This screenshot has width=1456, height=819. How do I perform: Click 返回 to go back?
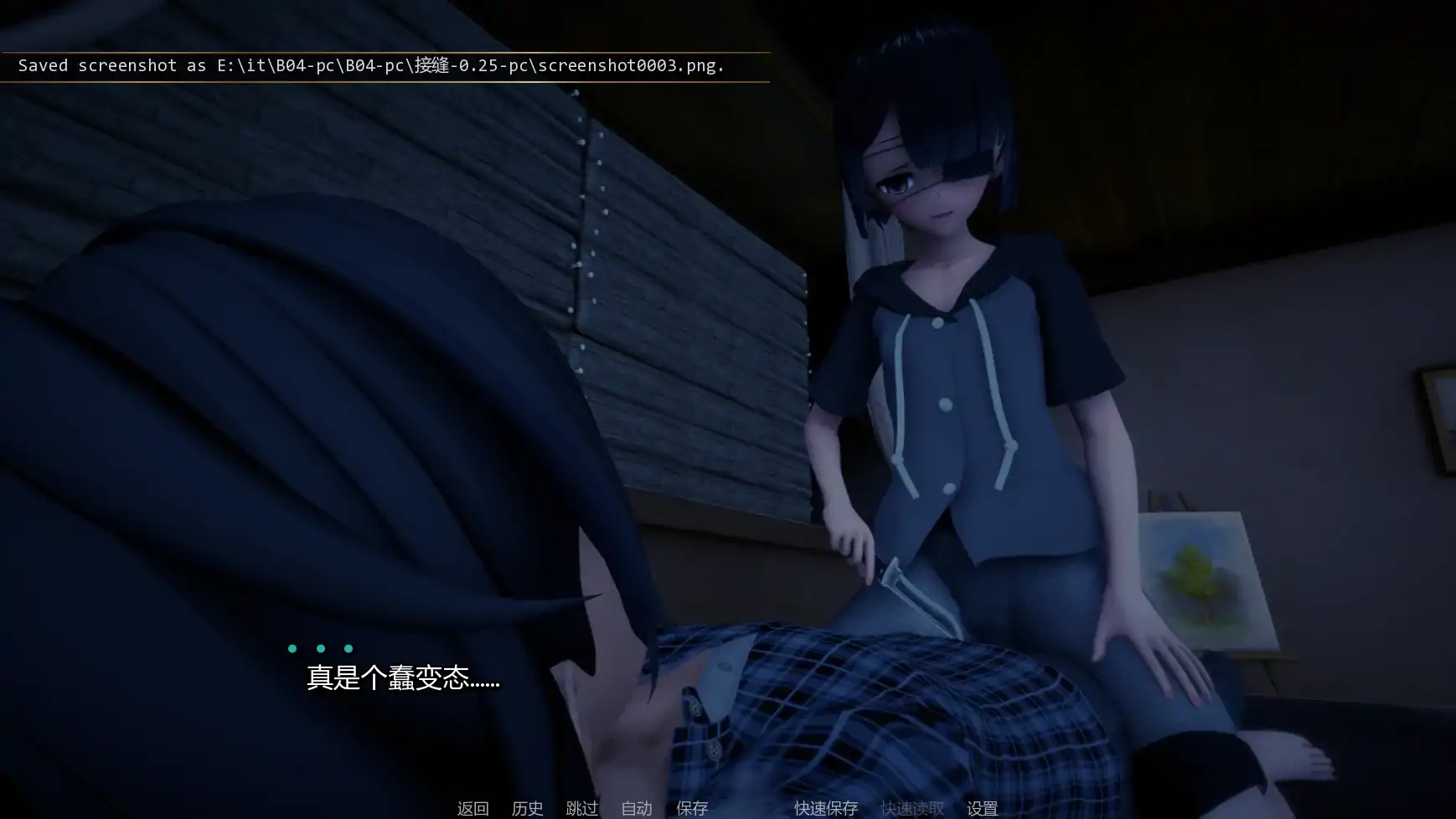(x=472, y=808)
